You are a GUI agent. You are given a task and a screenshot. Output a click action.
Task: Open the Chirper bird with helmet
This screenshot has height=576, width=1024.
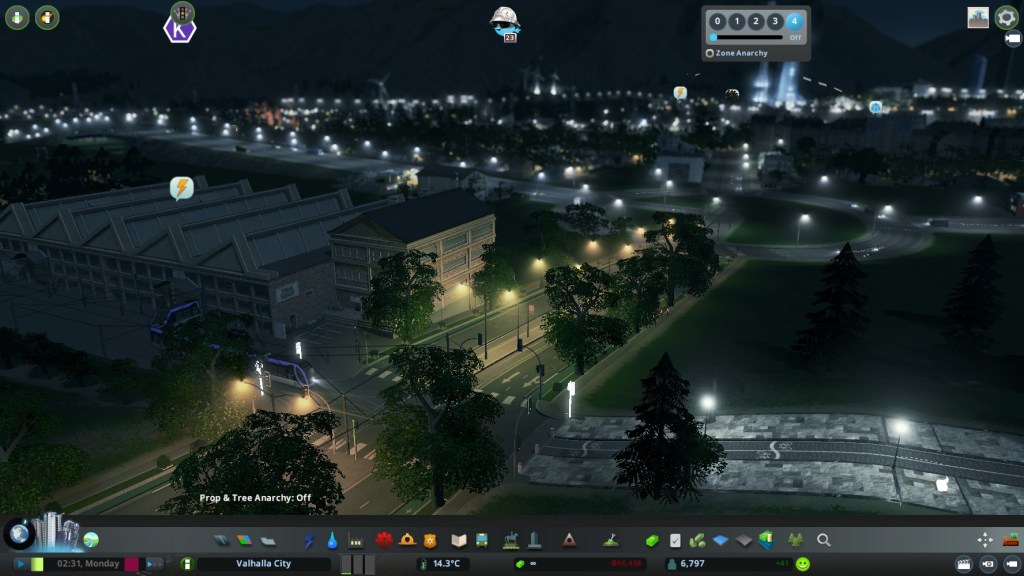[504, 21]
